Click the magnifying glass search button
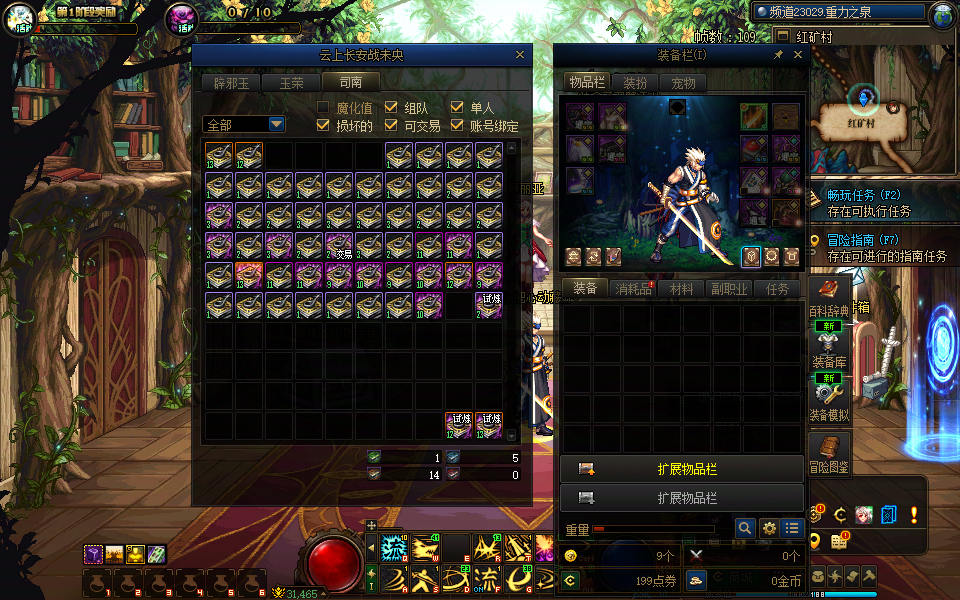This screenshot has width=960, height=600. pos(745,528)
